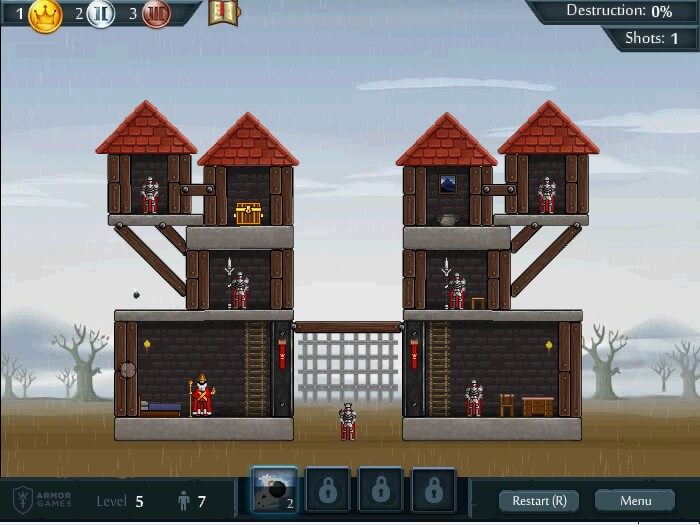Click the silver medal marked II
700x525 pixels.
102,15
